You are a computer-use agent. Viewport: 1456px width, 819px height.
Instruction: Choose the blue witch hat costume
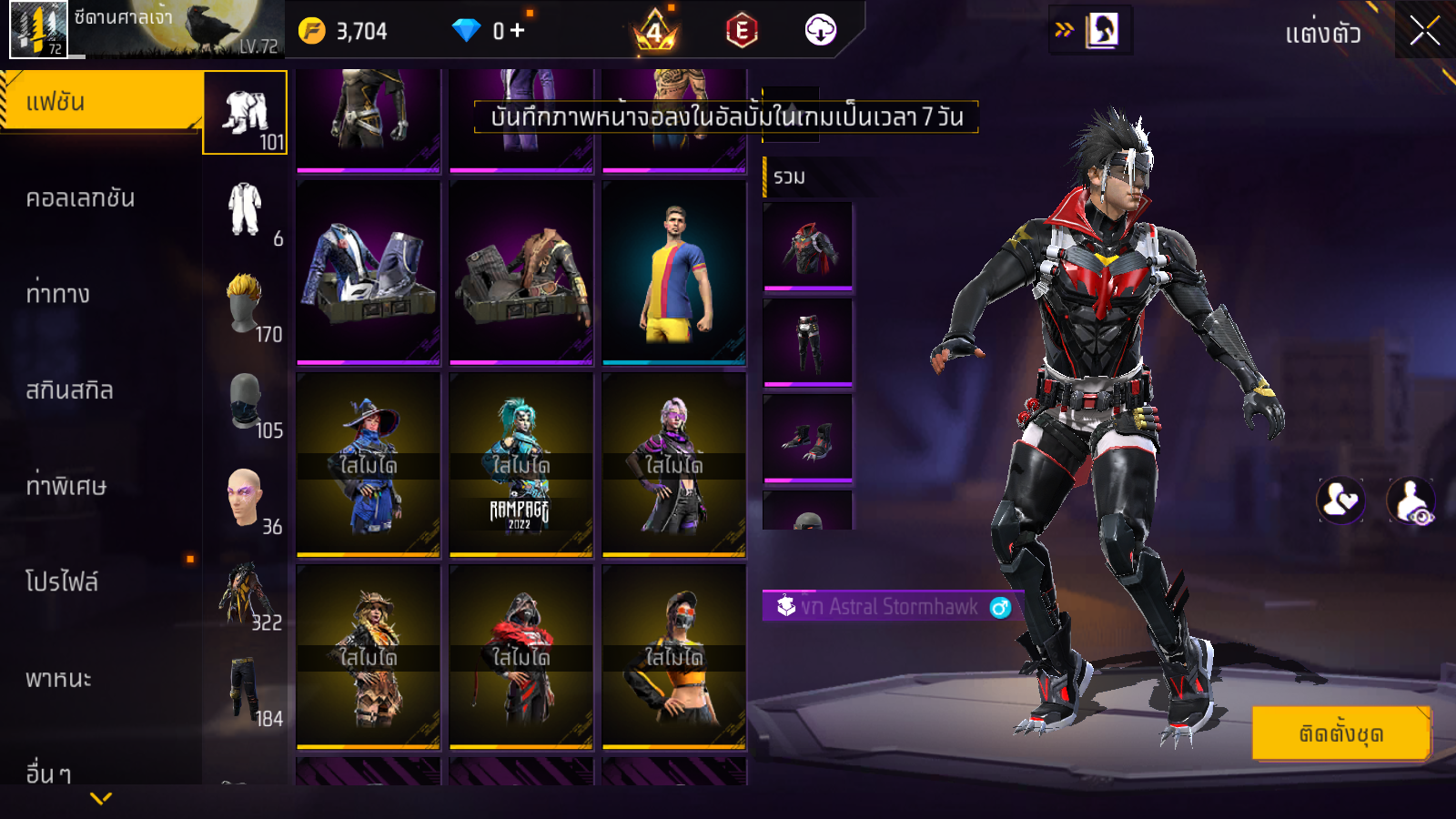368,464
